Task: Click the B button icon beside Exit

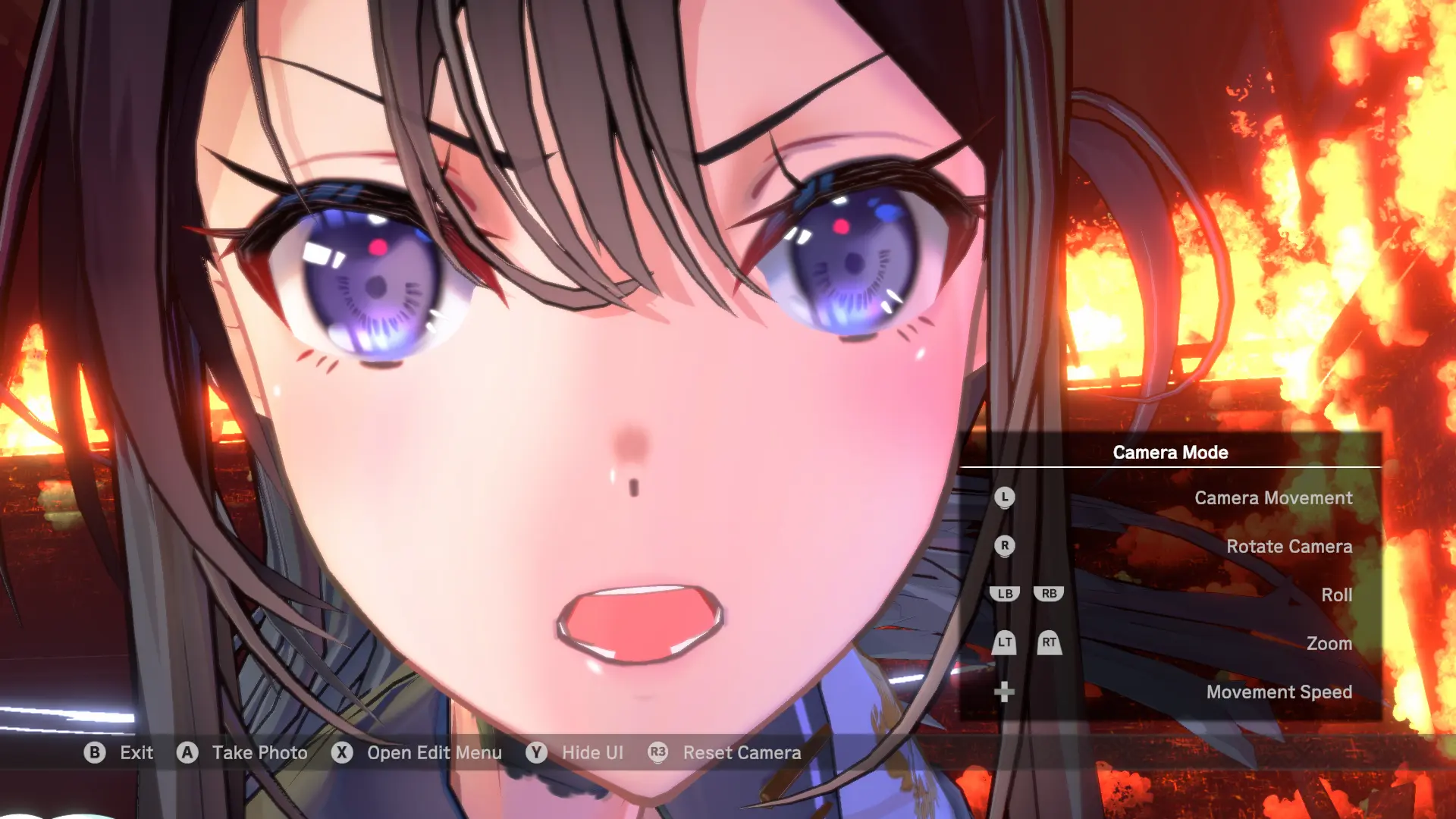Action: (x=94, y=753)
